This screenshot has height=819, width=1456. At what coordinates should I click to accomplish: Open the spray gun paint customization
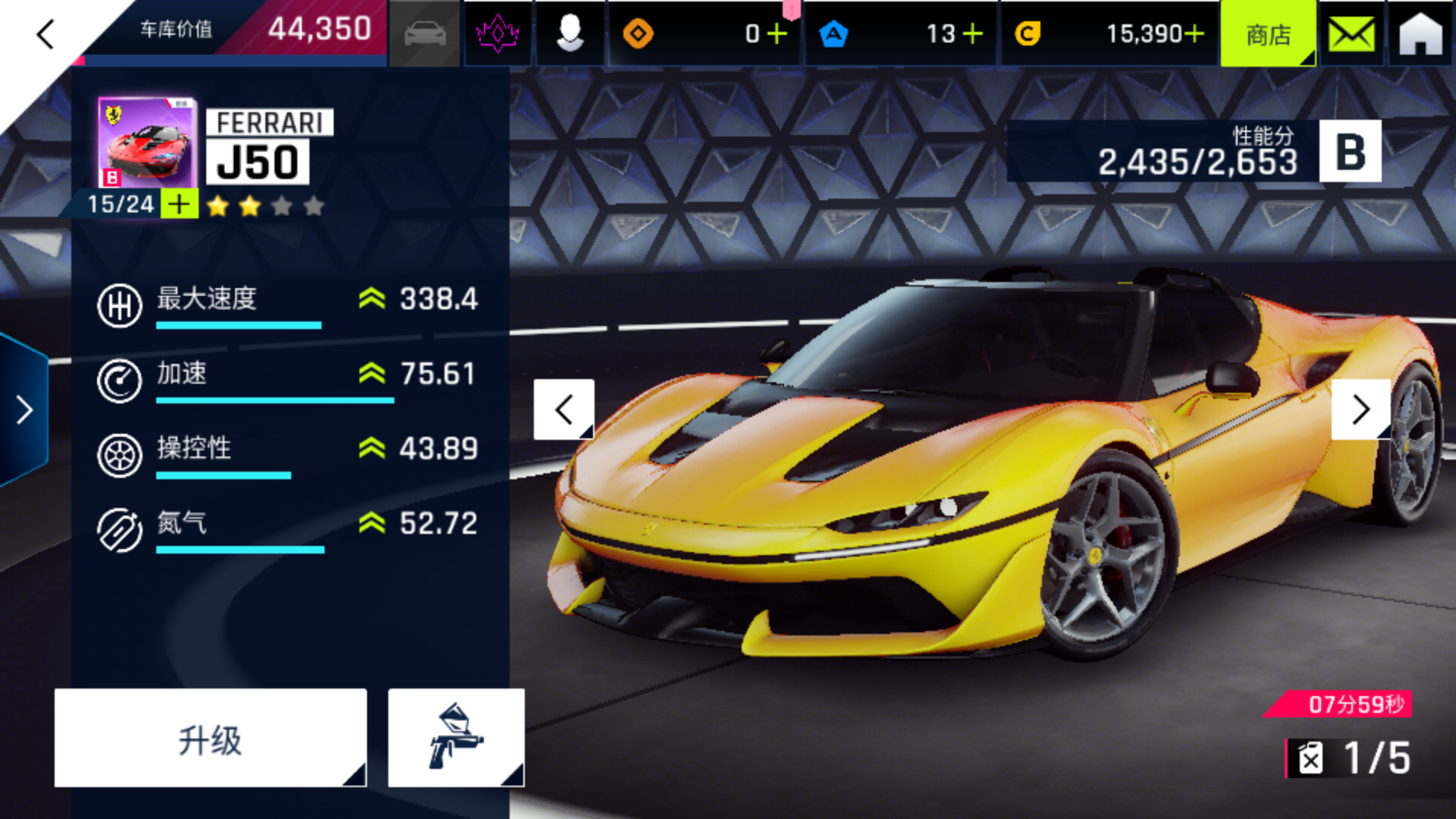pyautogui.click(x=456, y=739)
